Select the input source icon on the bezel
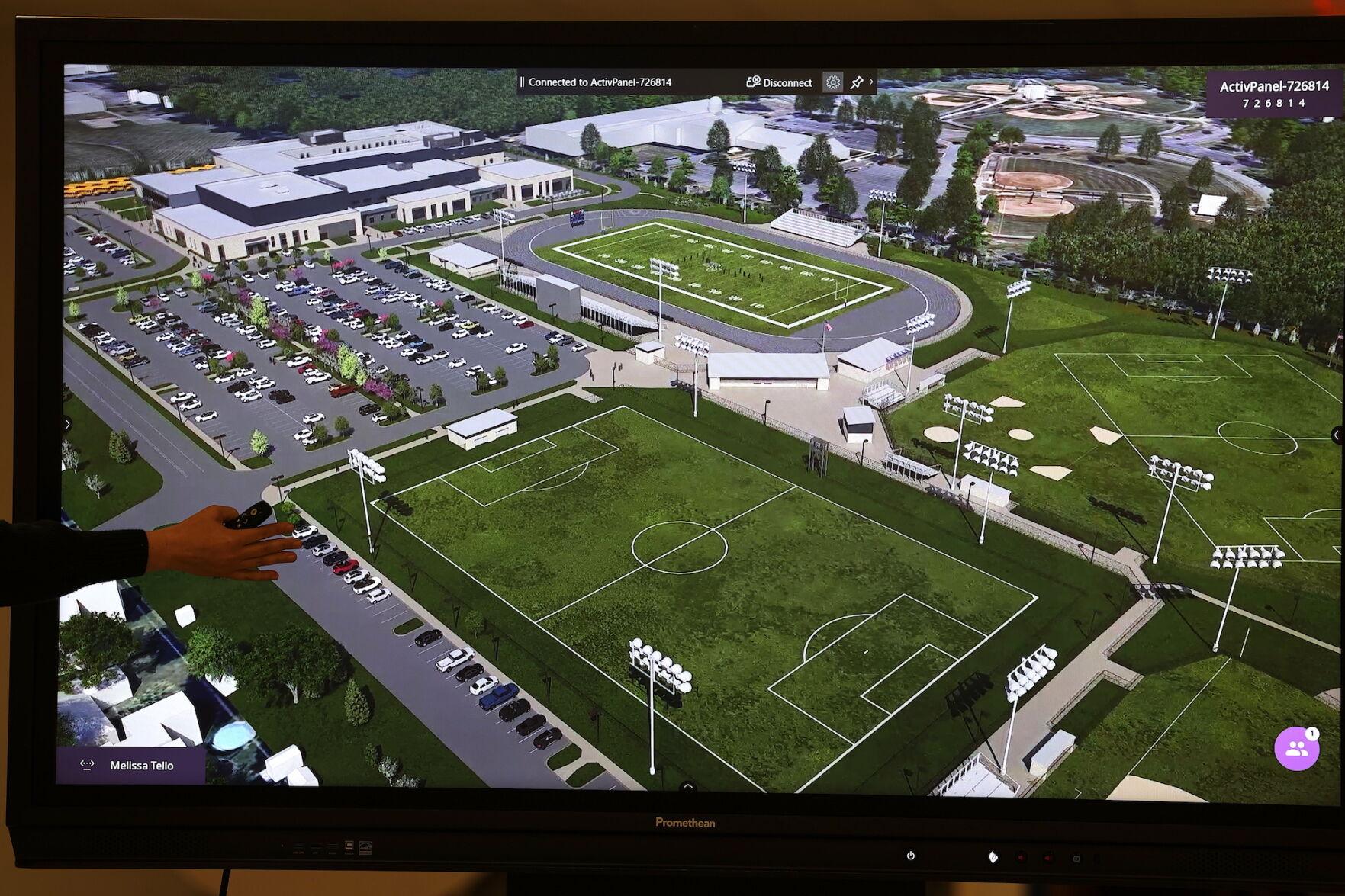The image size is (1345, 896). 1076,857
